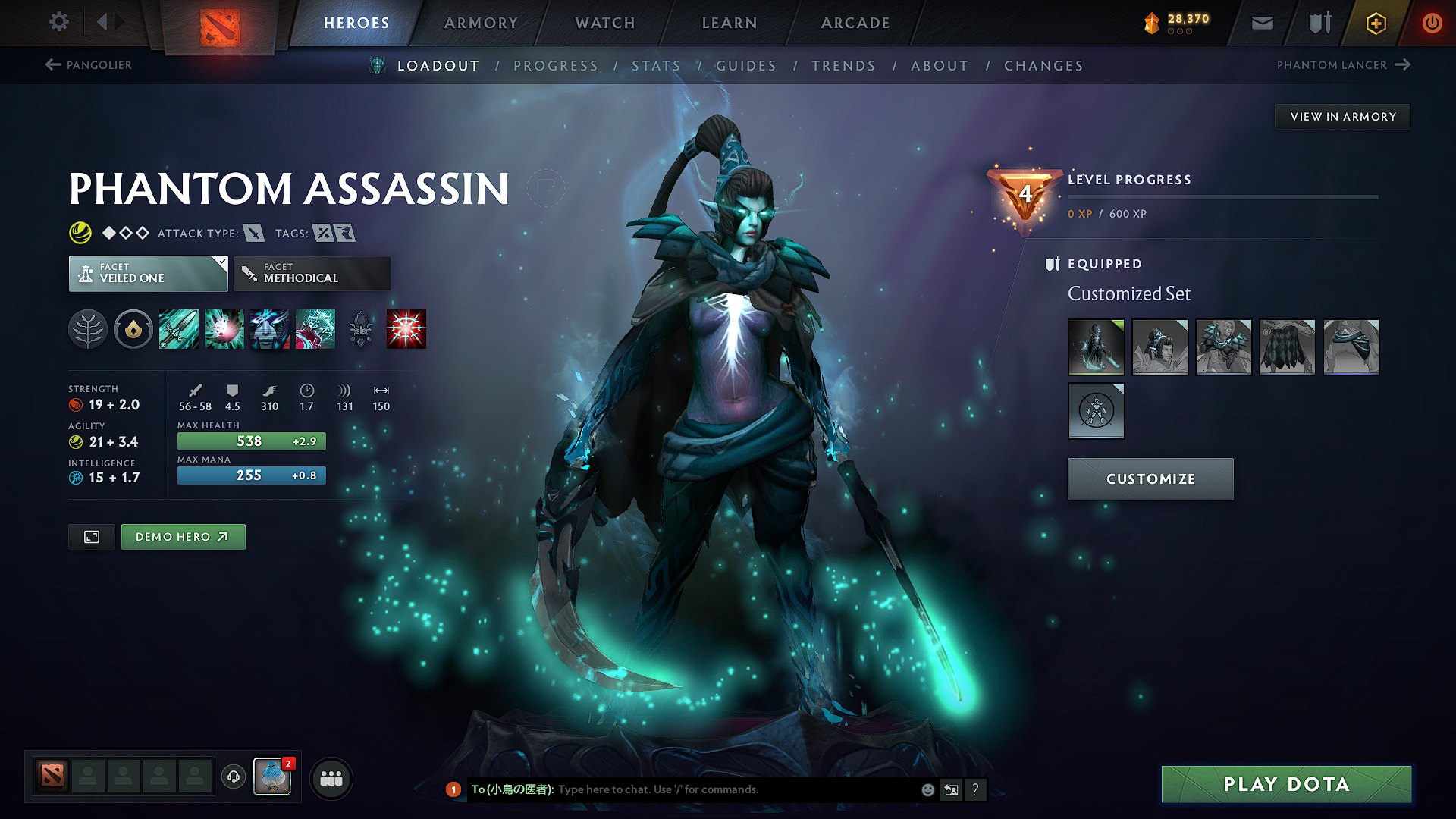This screenshot has width=1456, height=819.
Task: Click the party finder people icon near friends bar
Action: (x=331, y=778)
